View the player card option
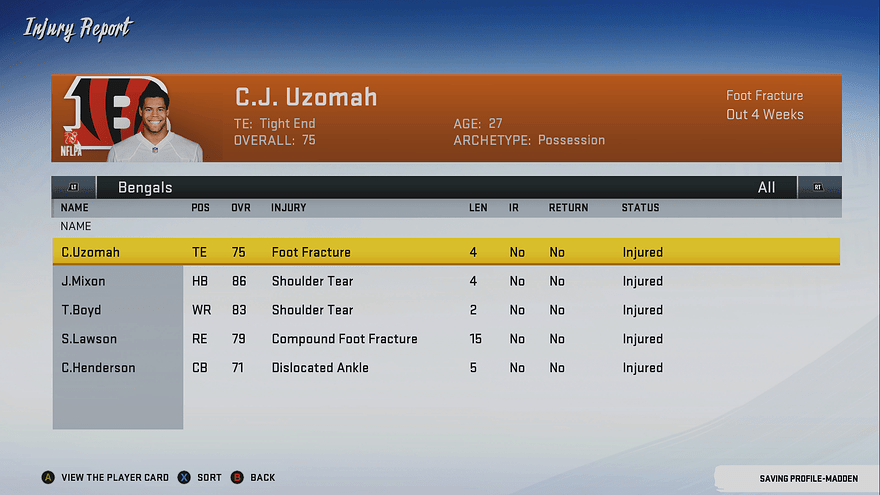Viewport: 880px width, 495px height. (105, 478)
